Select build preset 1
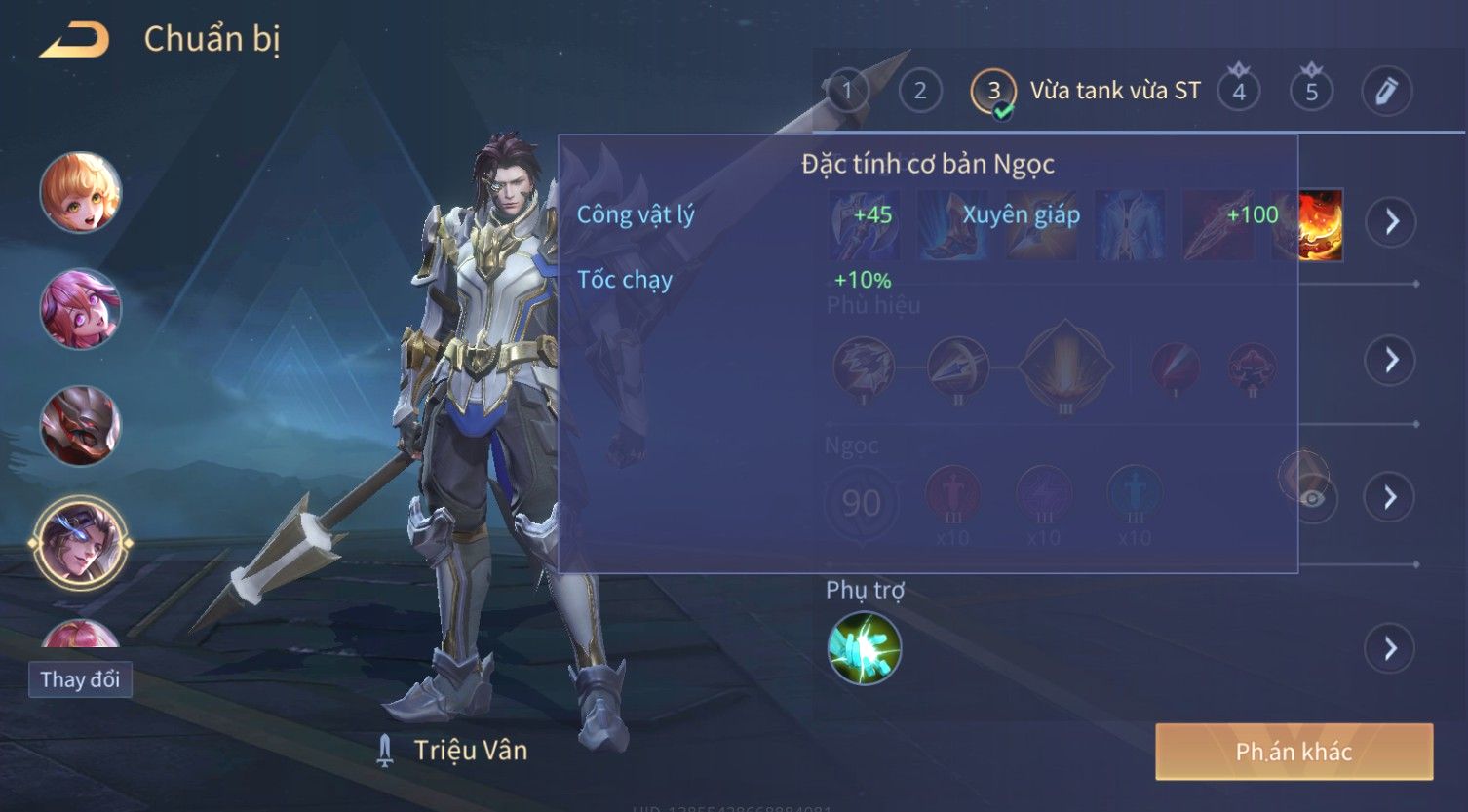This screenshot has width=1468, height=812. (846, 91)
